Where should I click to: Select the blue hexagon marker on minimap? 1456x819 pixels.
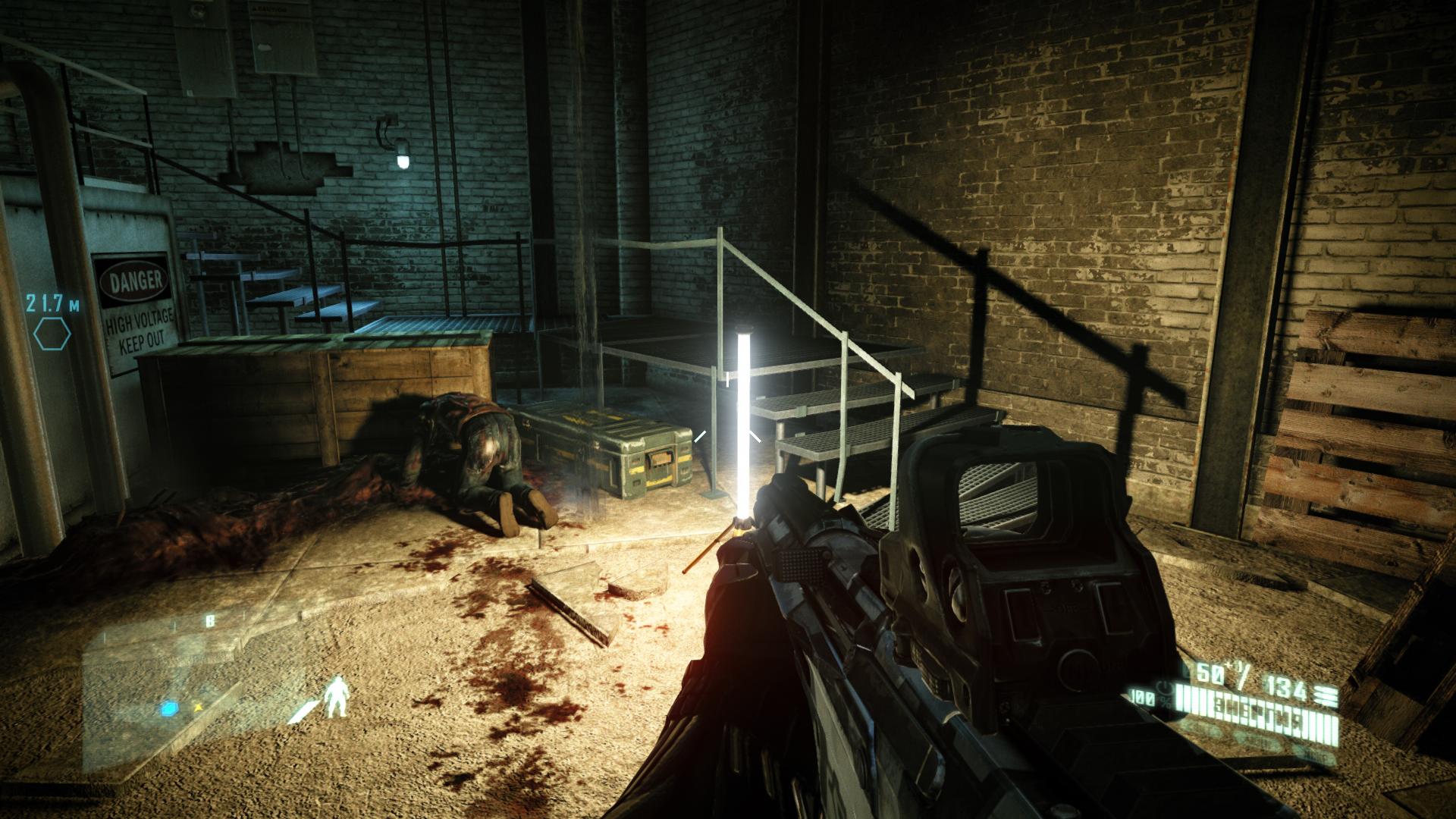tap(168, 710)
